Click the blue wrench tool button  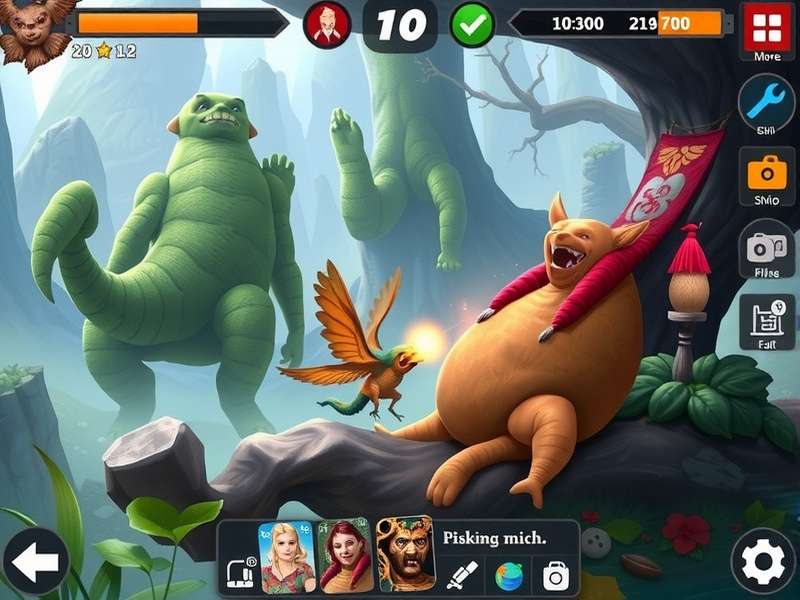pyautogui.click(x=767, y=103)
